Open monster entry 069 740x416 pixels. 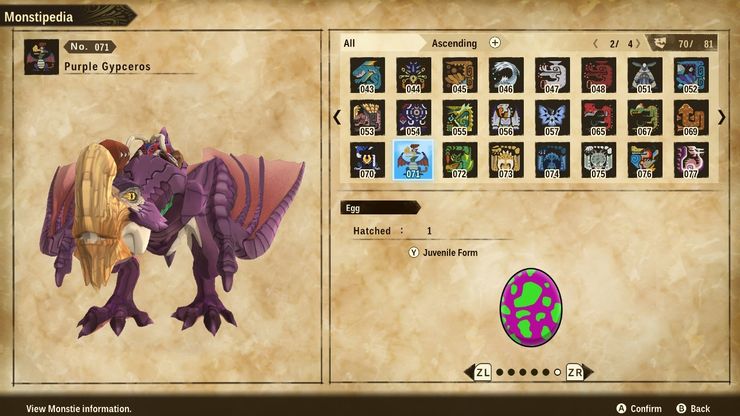click(x=691, y=118)
